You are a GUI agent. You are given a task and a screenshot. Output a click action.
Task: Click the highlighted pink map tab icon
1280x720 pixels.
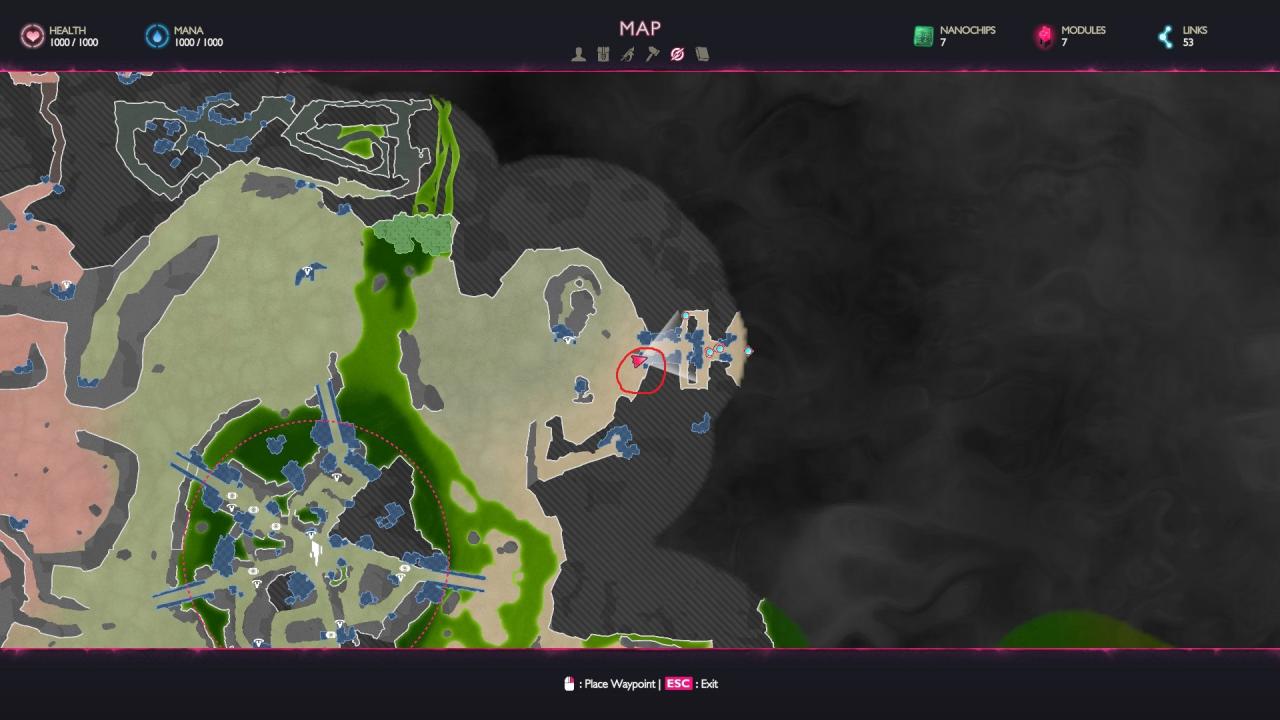(x=677, y=55)
